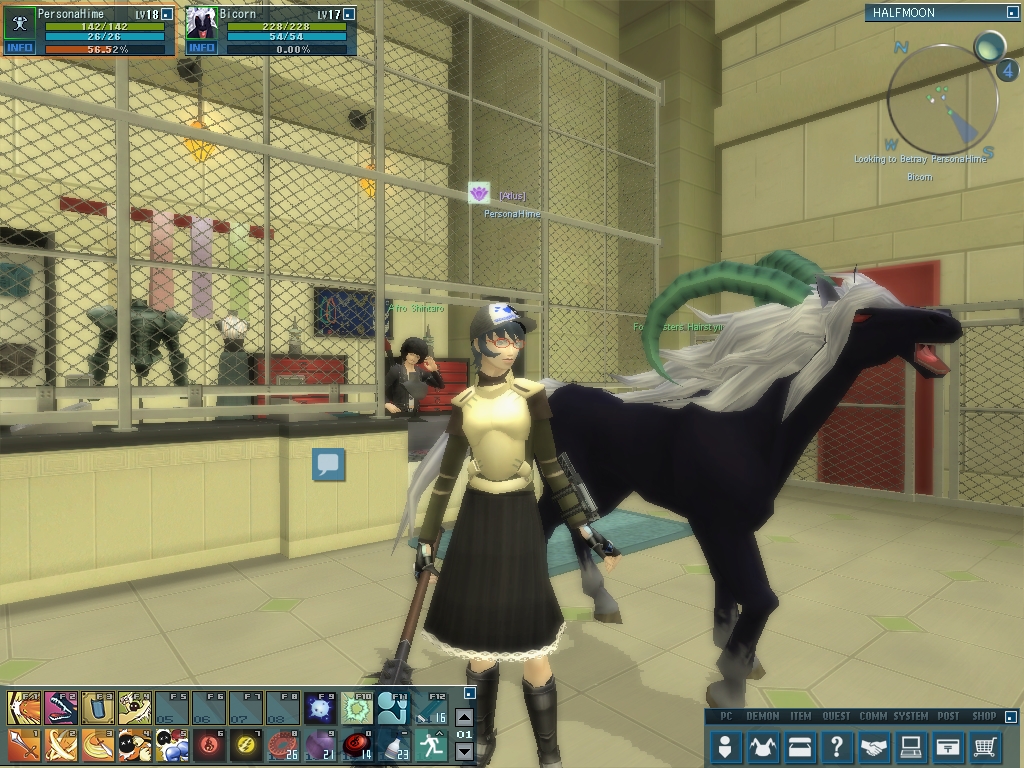This screenshot has height=768, width=1024.
Task: Open the Post mailbox menu
Action: (x=947, y=746)
